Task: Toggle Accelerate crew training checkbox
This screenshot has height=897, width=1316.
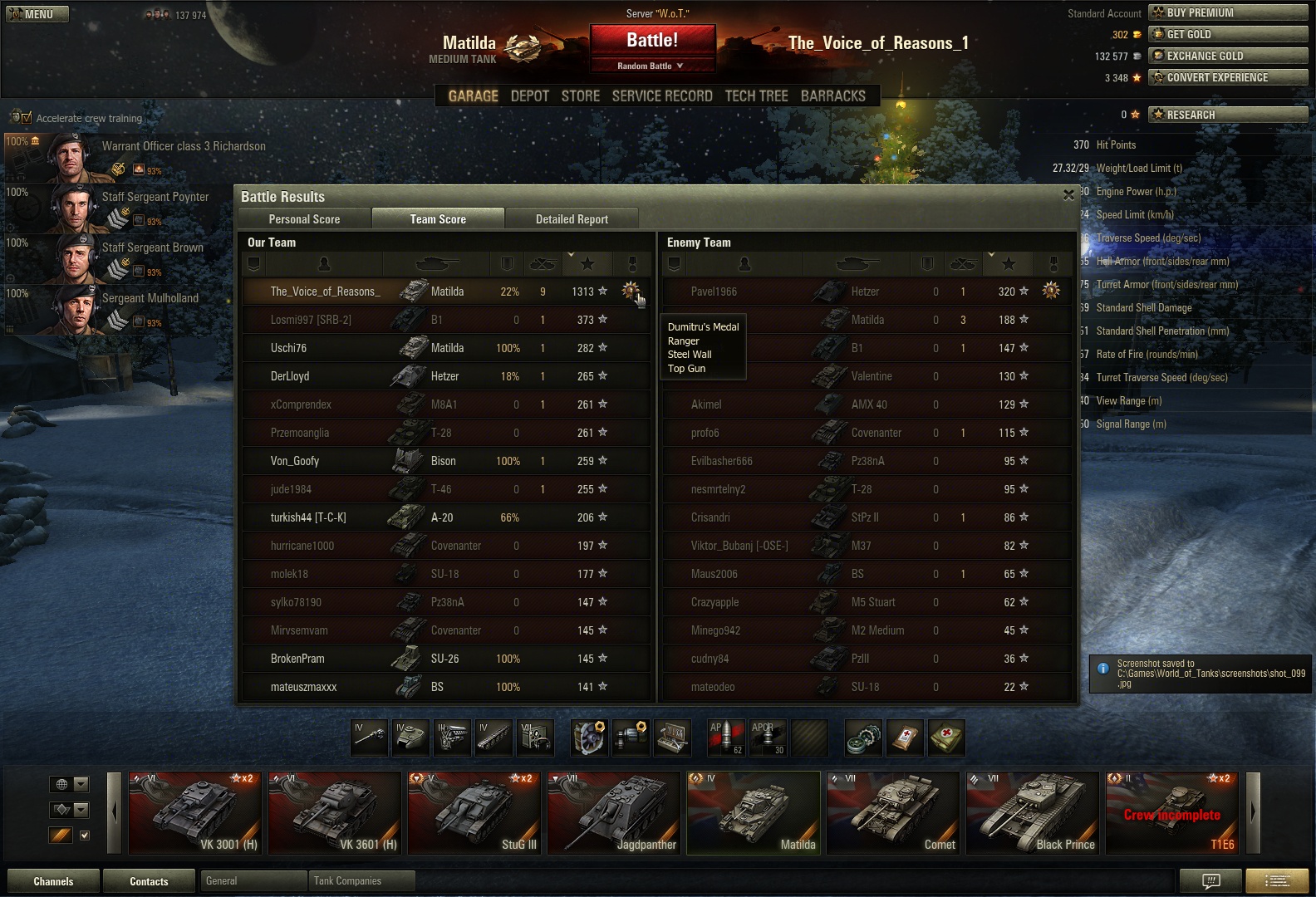Action: 27,118
